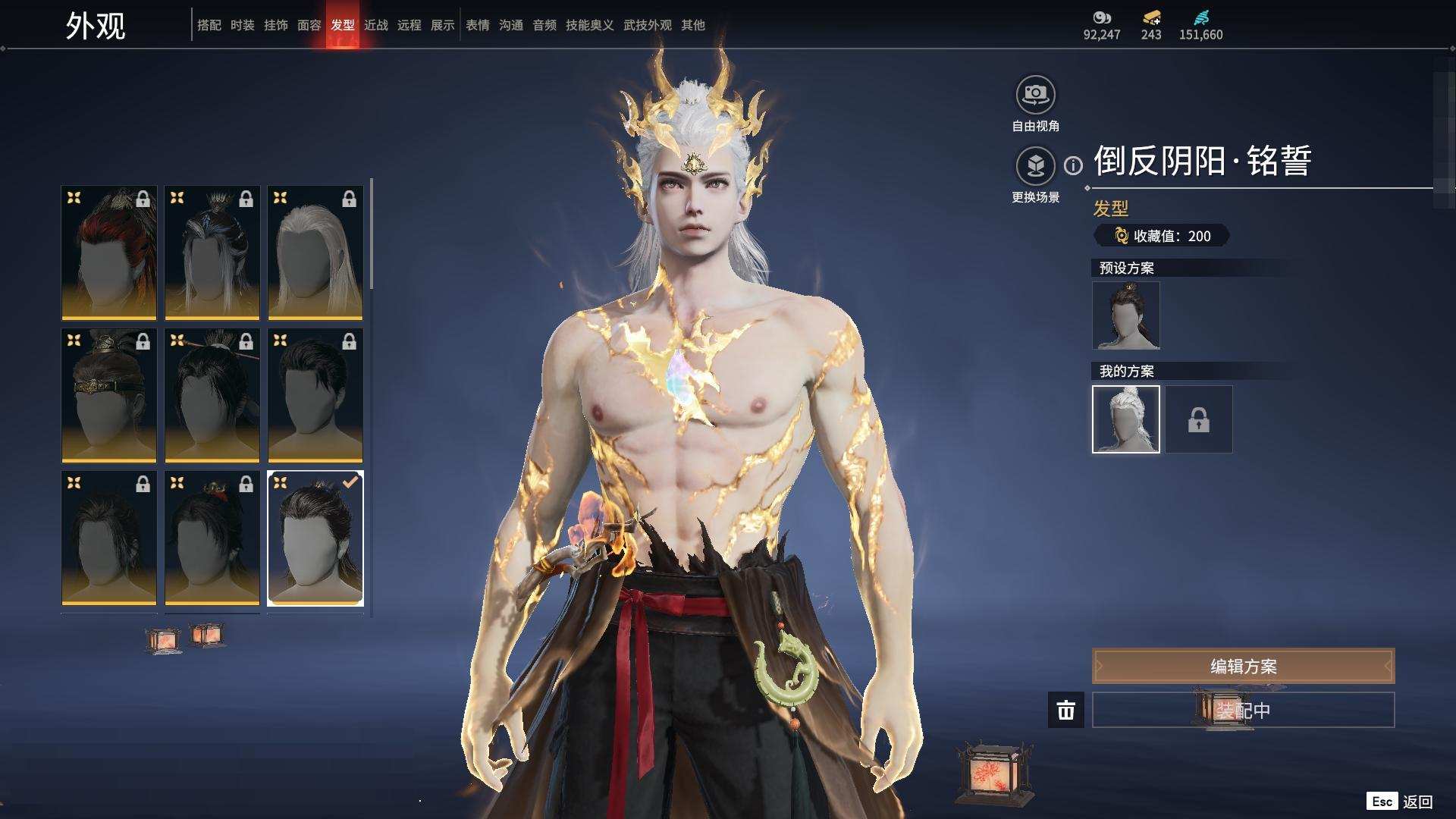Click the 更换场景 scene button

1035,165
